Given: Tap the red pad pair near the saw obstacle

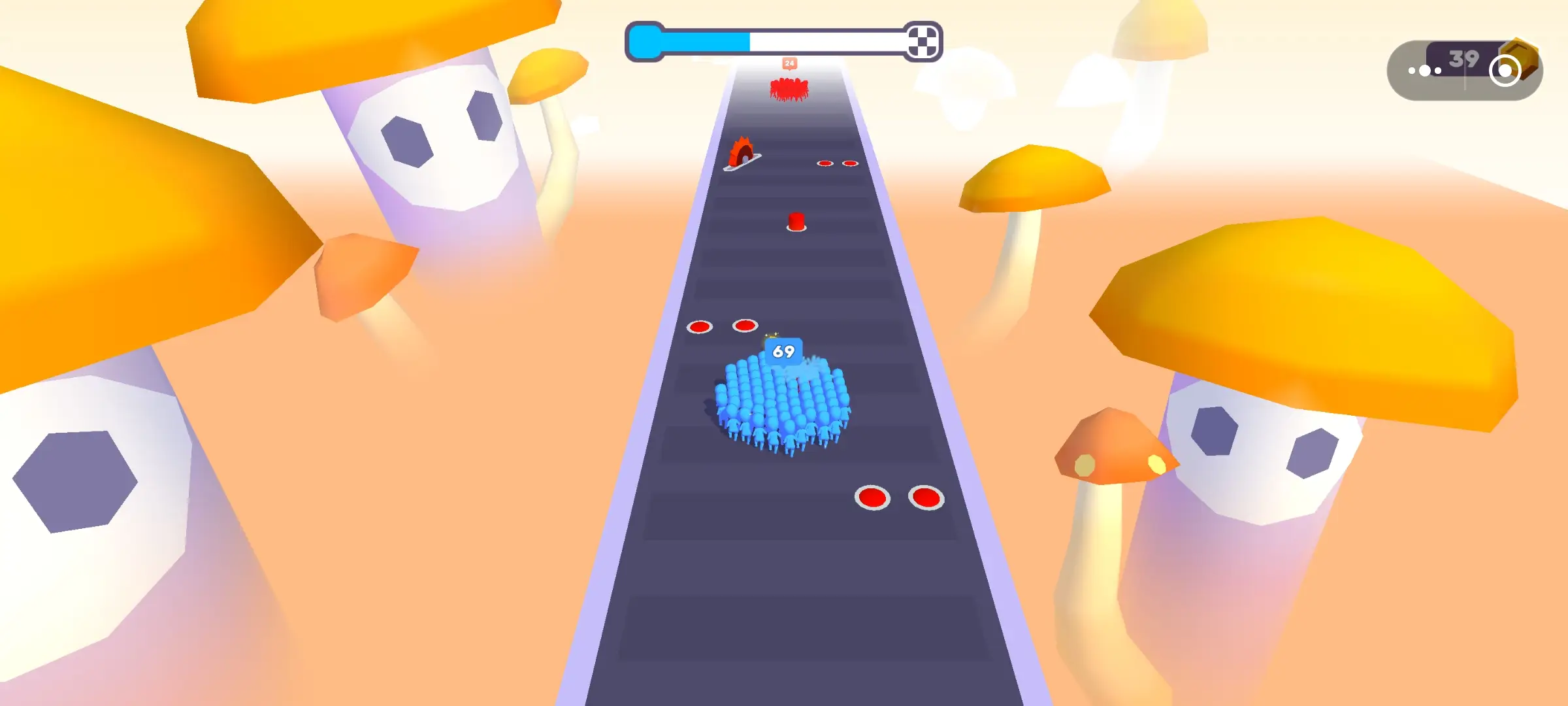Looking at the screenshot, I should coord(838,162).
